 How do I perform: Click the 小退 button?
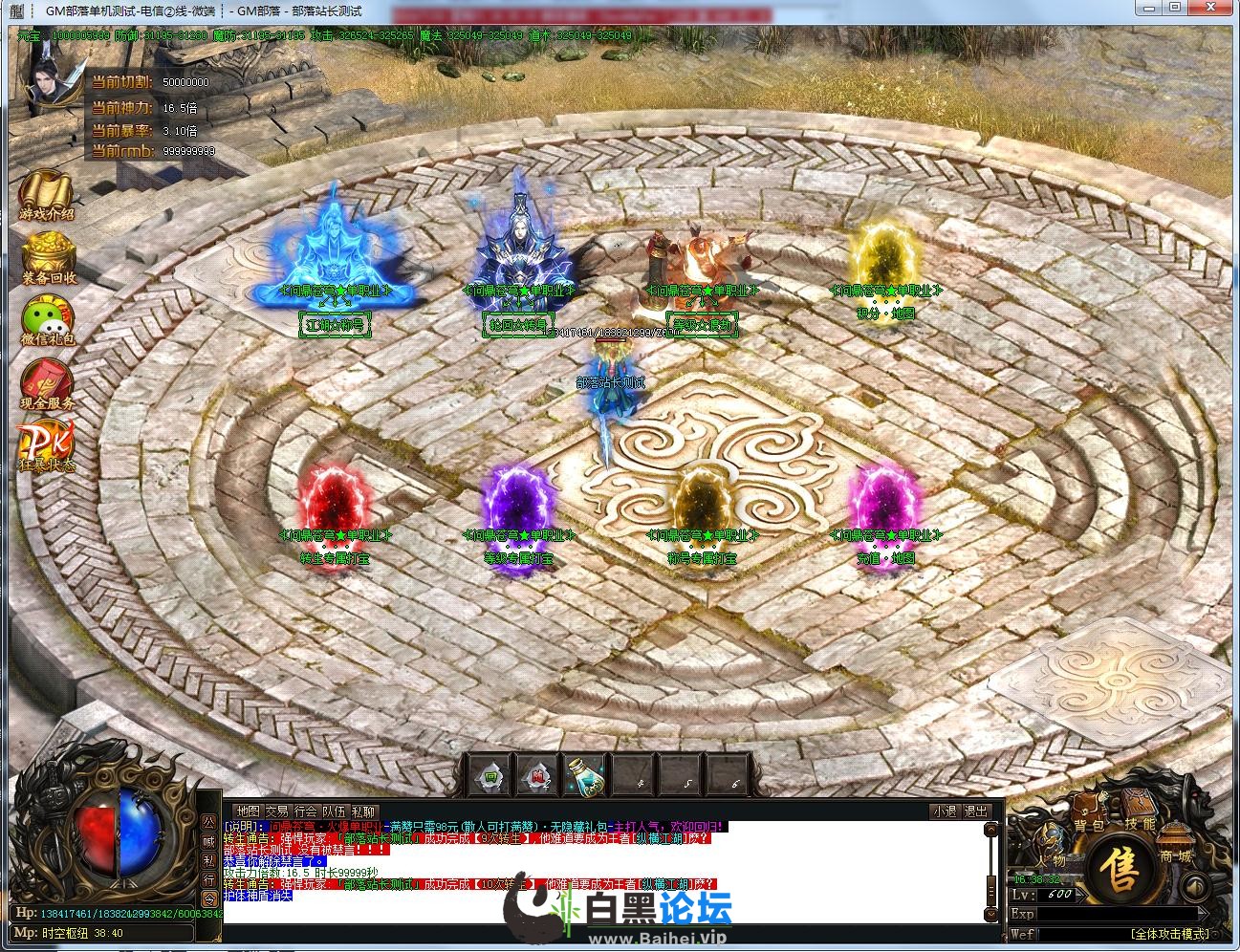(945, 811)
